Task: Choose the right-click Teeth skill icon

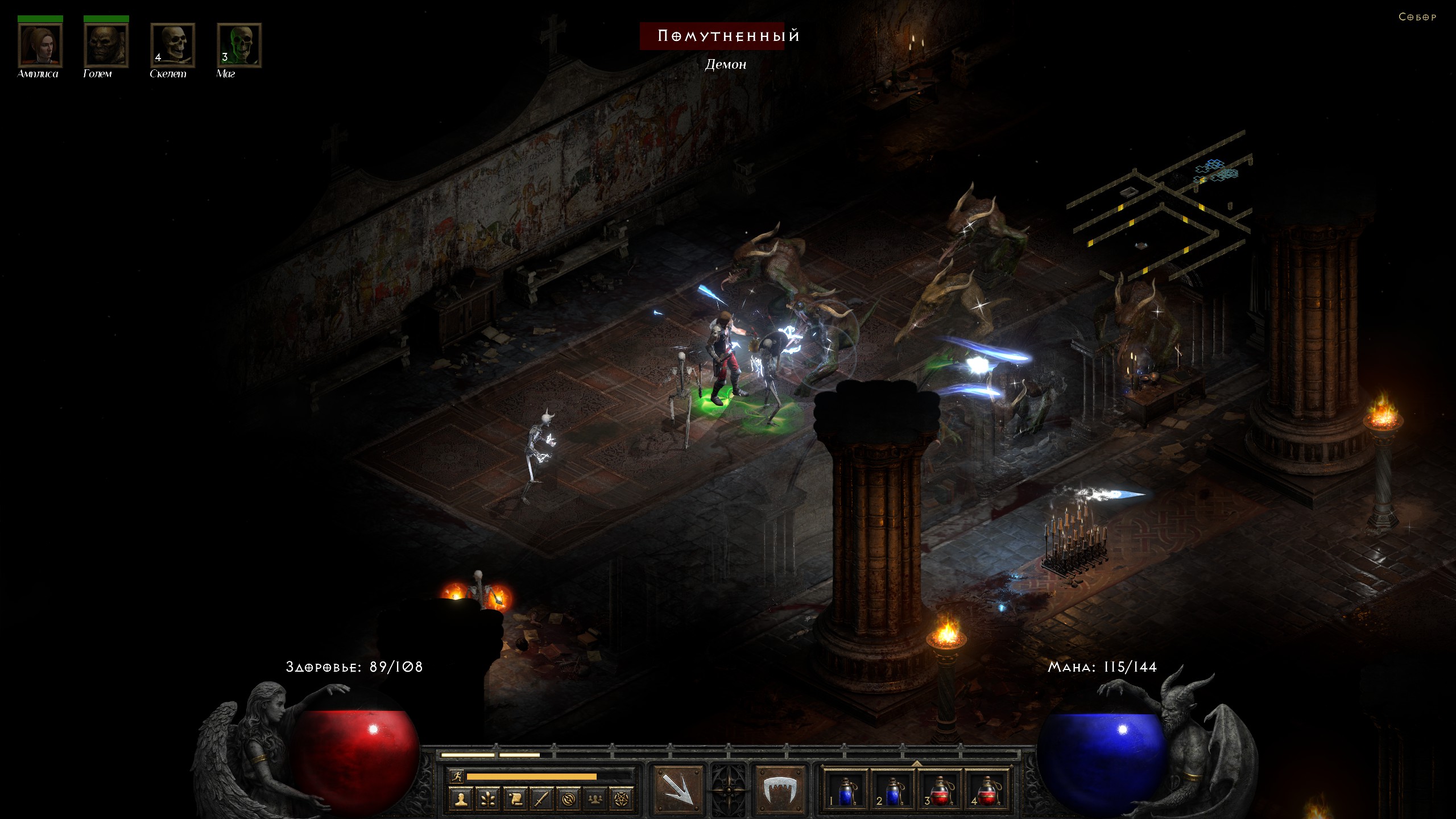Action: point(779,789)
